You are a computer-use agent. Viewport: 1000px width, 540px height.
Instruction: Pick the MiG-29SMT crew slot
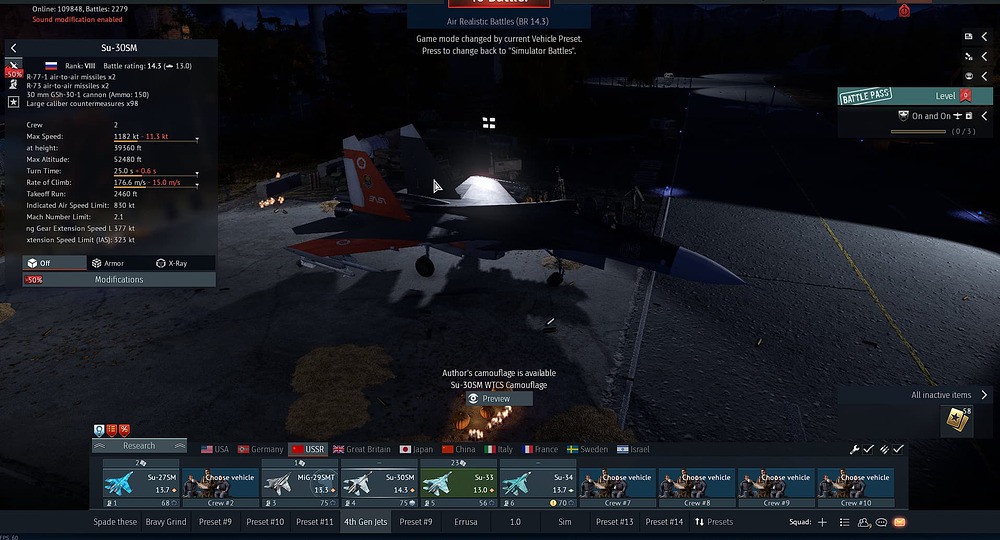pos(300,485)
